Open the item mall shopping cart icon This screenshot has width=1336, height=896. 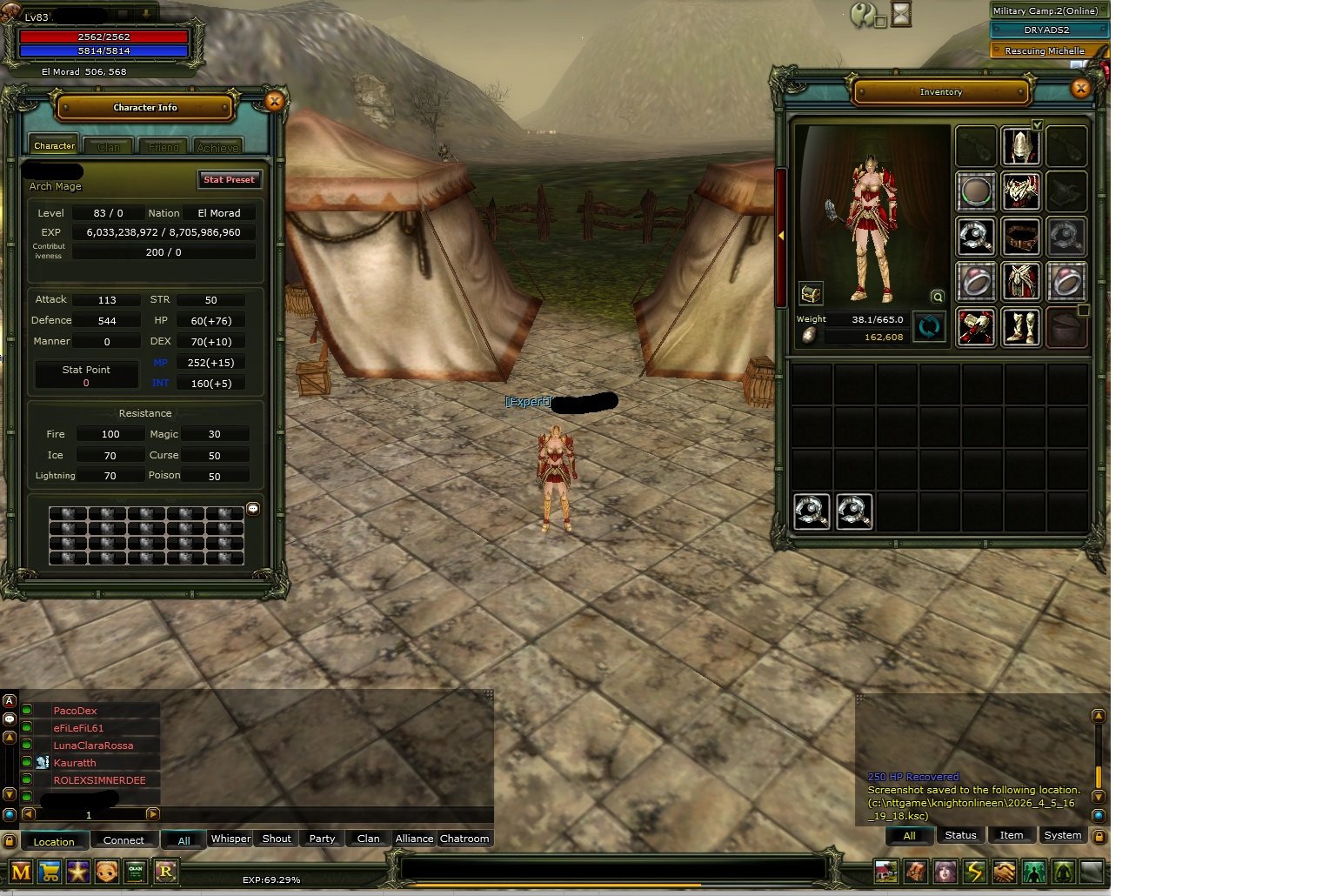point(50,872)
